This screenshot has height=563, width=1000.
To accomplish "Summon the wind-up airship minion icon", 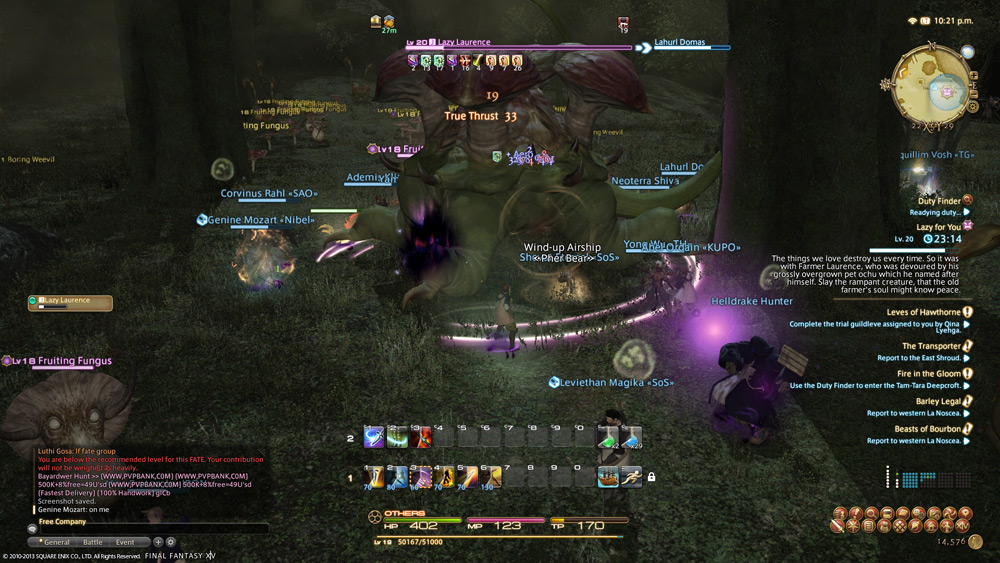I will tap(608, 477).
